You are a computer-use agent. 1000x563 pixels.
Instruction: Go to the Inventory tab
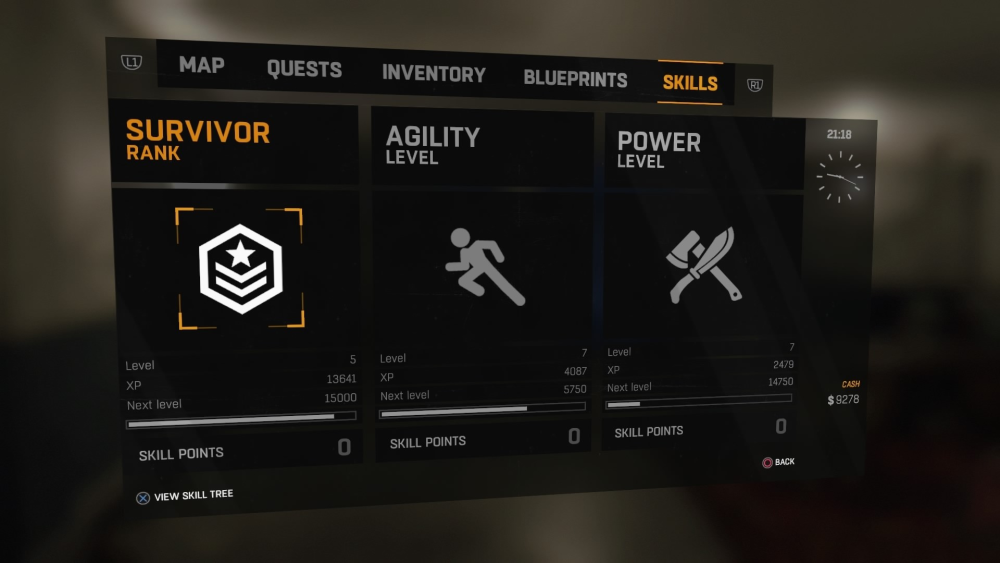click(433, 74)
